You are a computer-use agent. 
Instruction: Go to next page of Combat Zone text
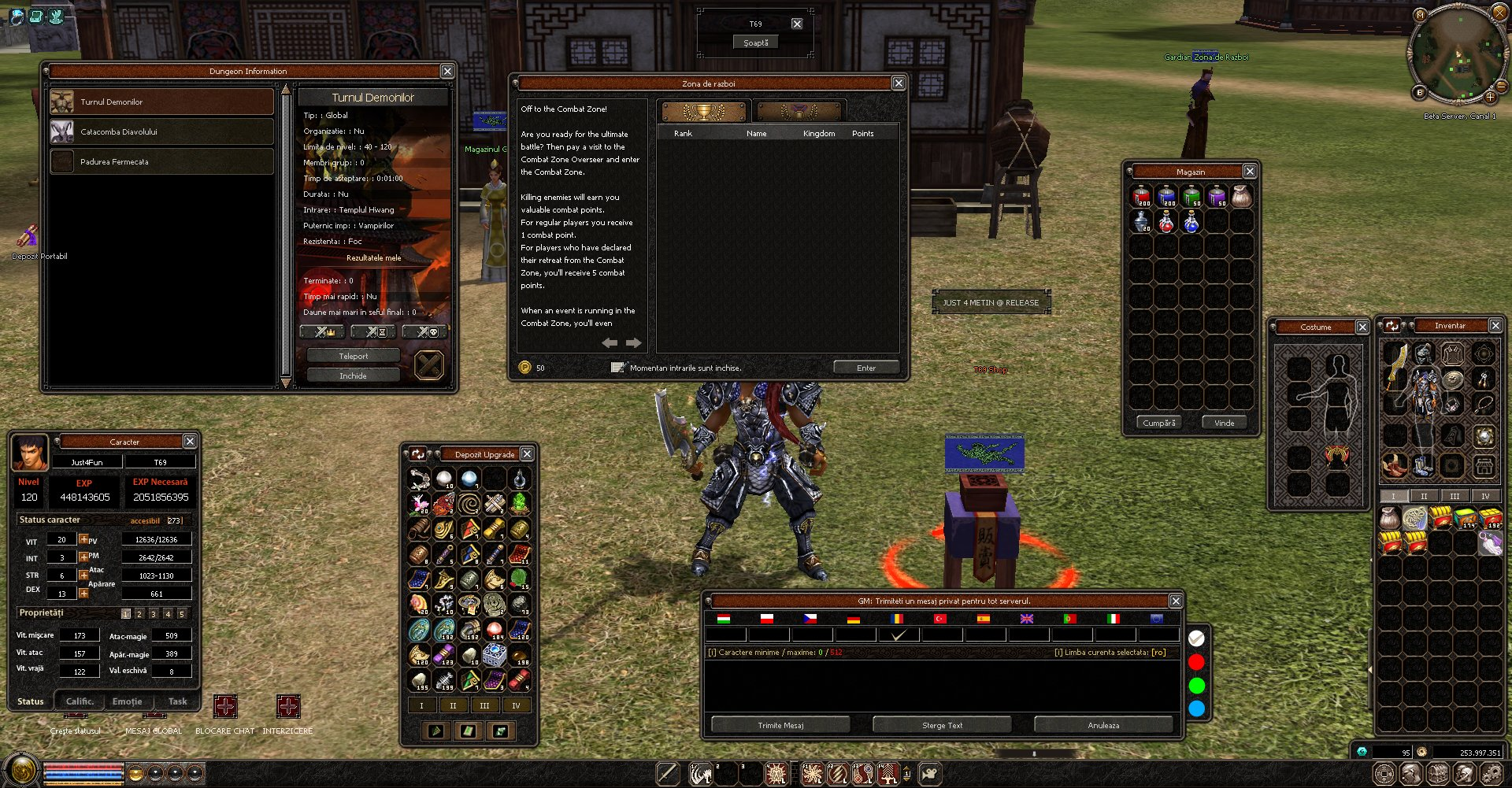click(x=634, y=342)
